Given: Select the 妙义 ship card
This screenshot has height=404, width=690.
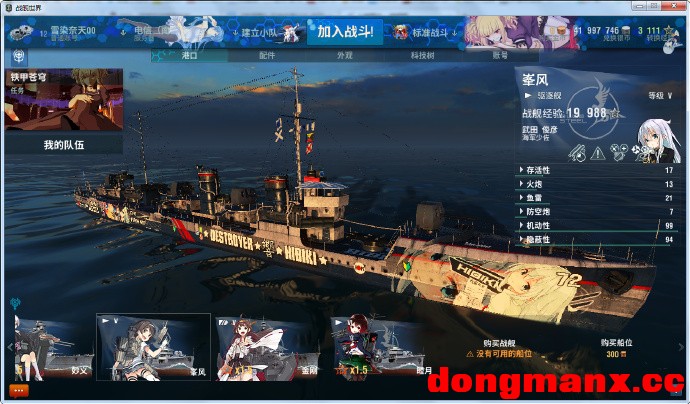Looking at the screenshot, I should point(54,347).
